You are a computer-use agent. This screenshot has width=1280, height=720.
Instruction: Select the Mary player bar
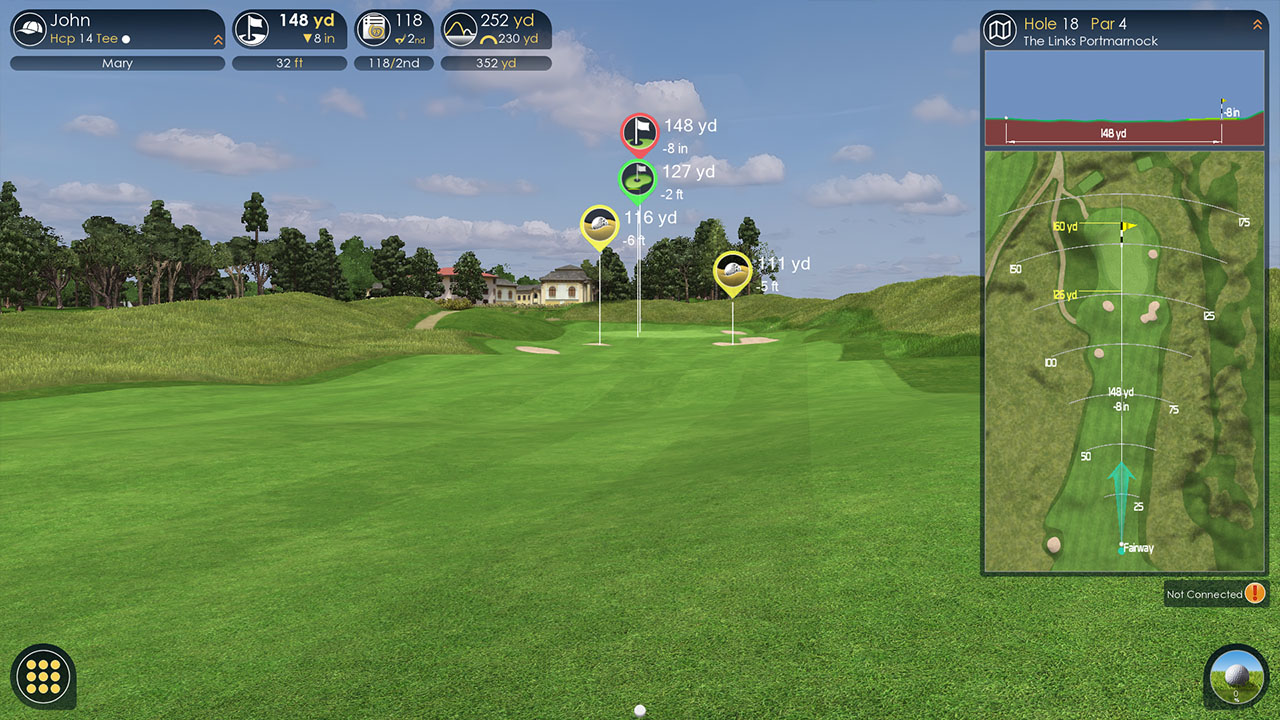coord(117,63)
